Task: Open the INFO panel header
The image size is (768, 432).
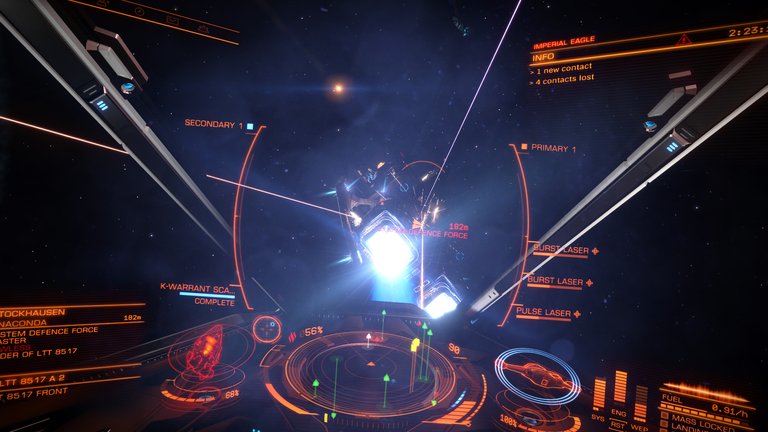Action: [544, 57]
